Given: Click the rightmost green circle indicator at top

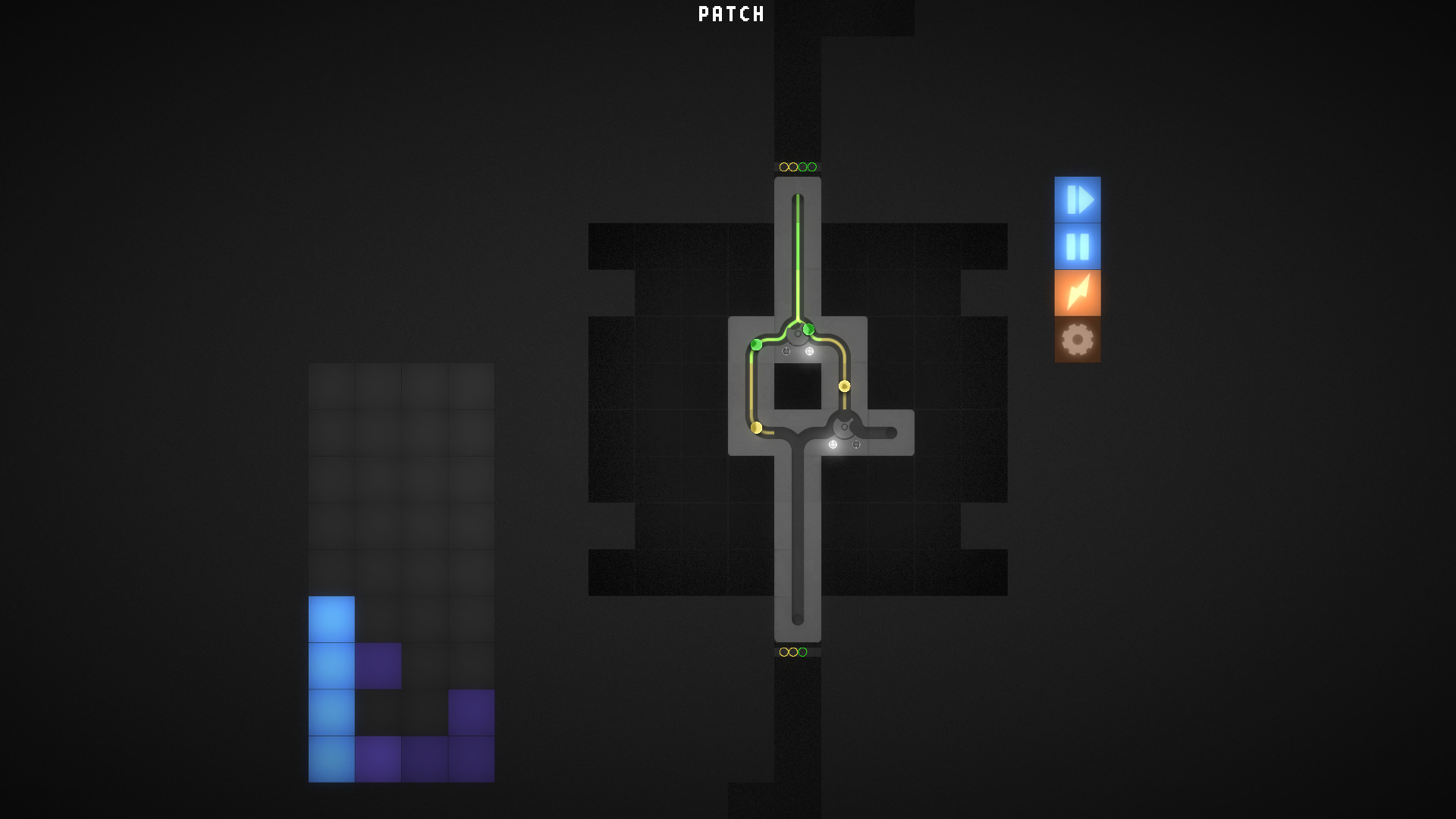Looking at the screenshot, I should point(813,166).
